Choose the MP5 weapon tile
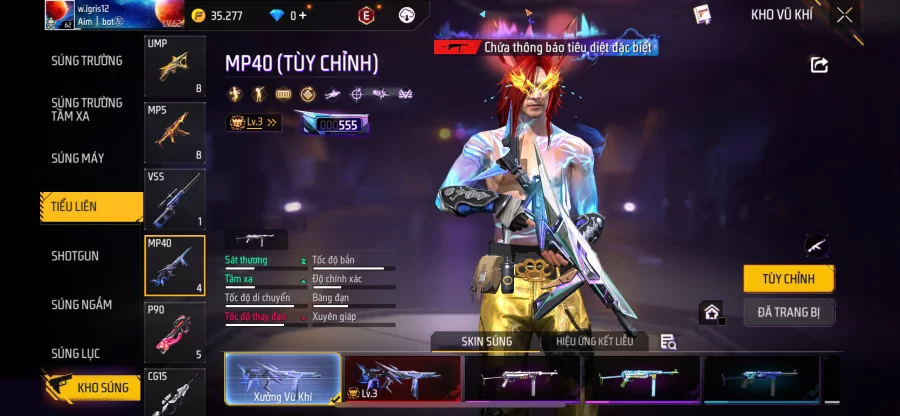Screen dimensions: 900x416 pos(175,132)
